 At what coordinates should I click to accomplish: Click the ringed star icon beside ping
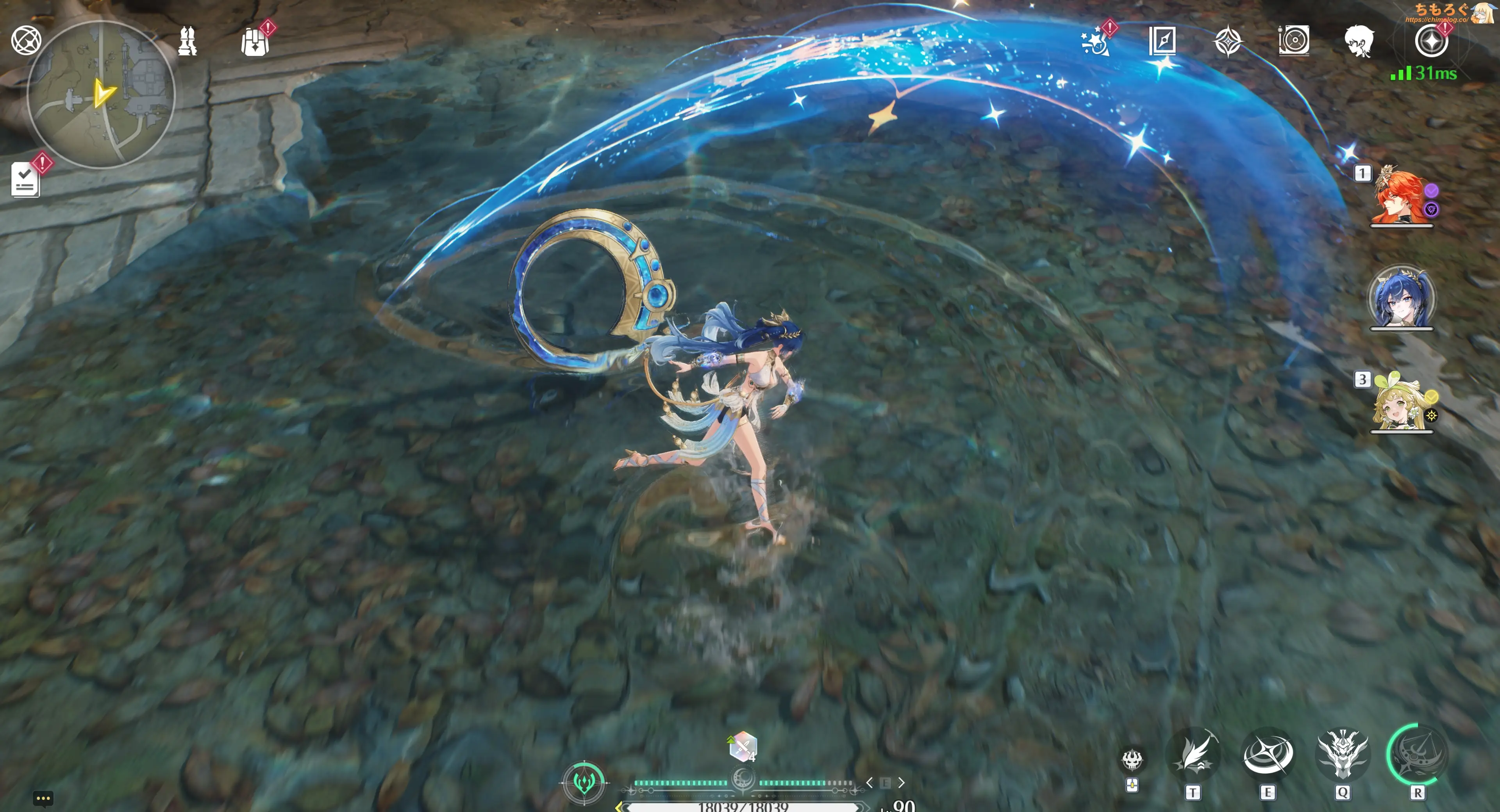point(1431,41)
